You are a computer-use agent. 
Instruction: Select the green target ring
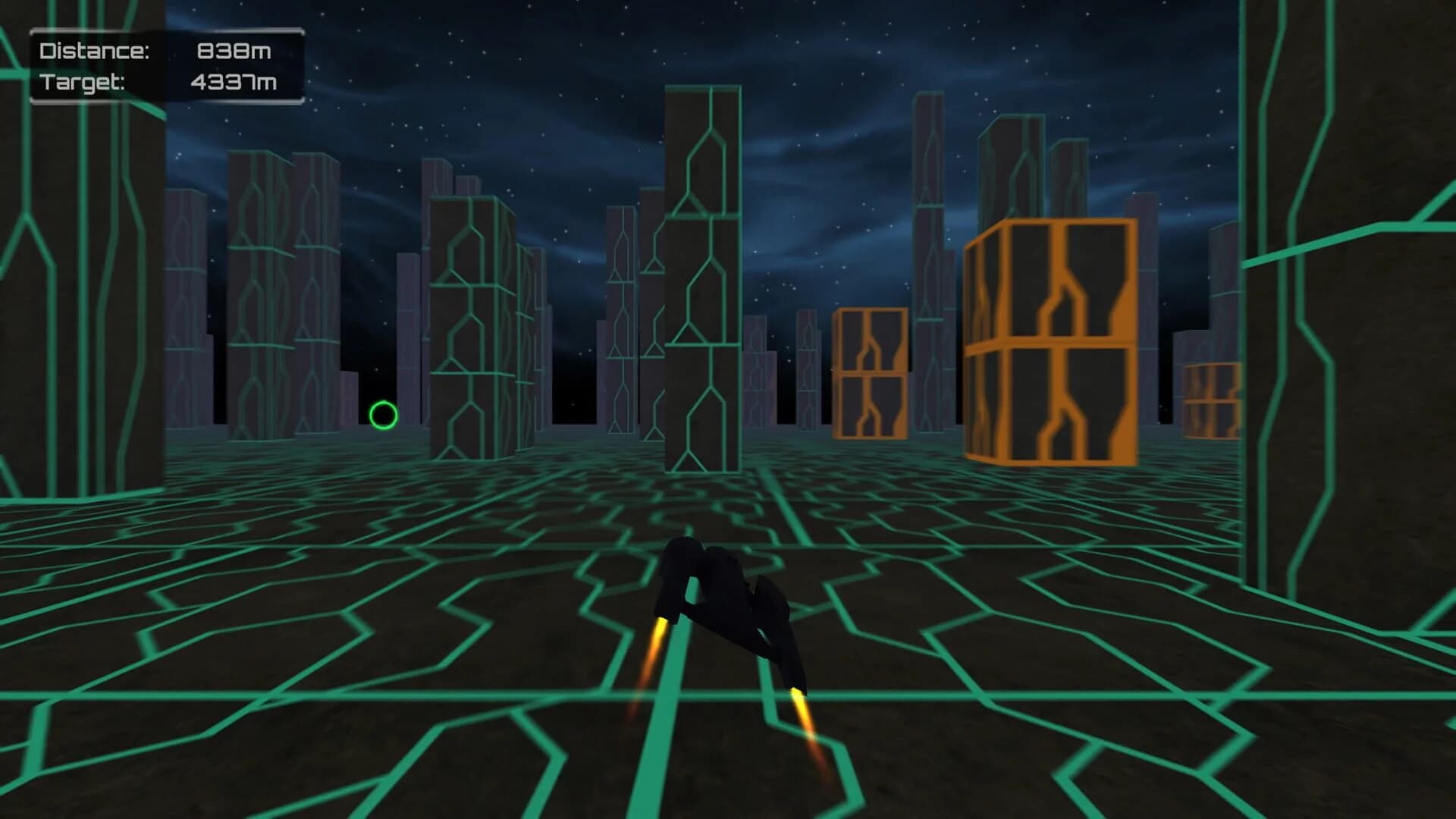pos(381,414)
